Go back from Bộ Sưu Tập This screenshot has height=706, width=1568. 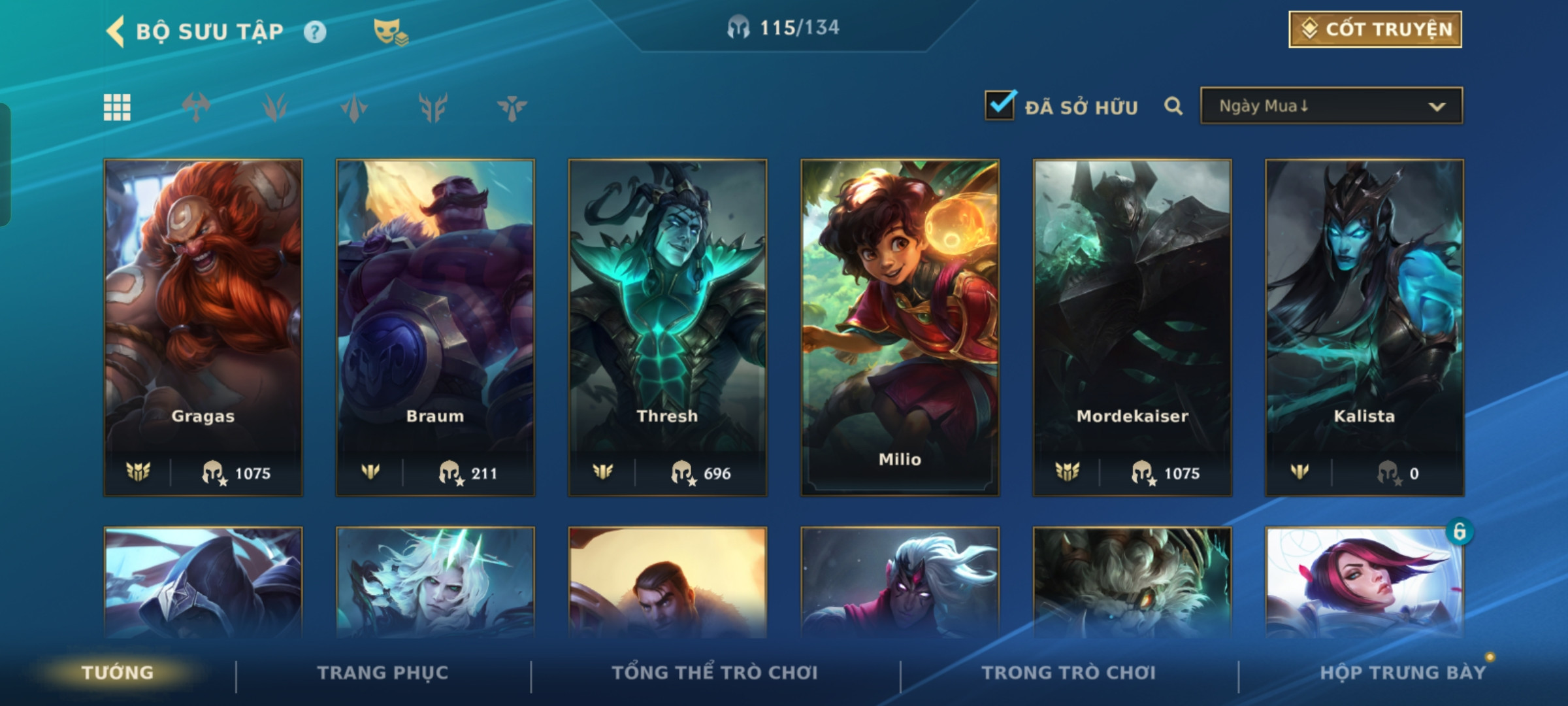point(116,31)
